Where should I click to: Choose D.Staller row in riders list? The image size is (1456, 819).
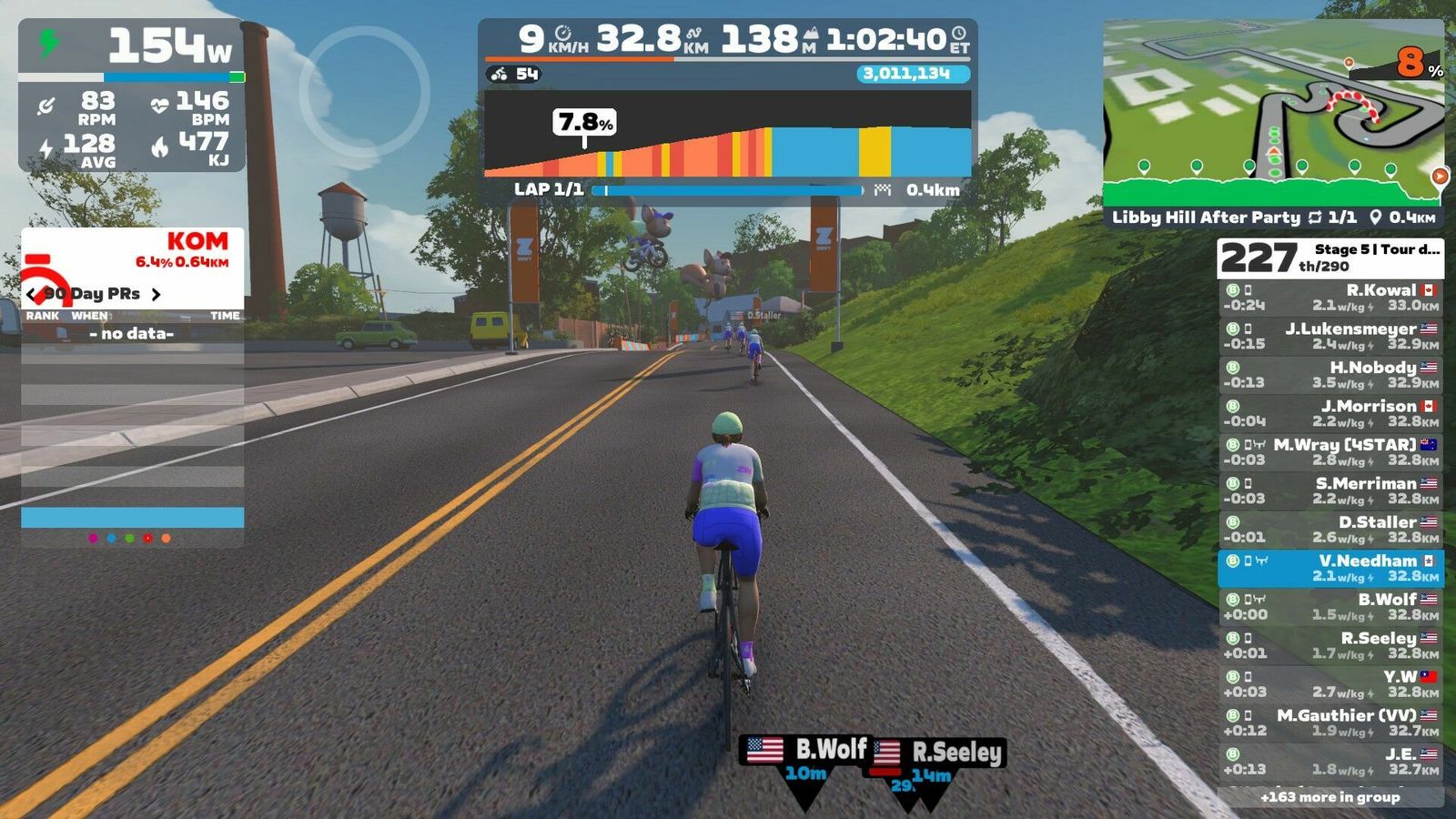click(x=1330, y=529)
